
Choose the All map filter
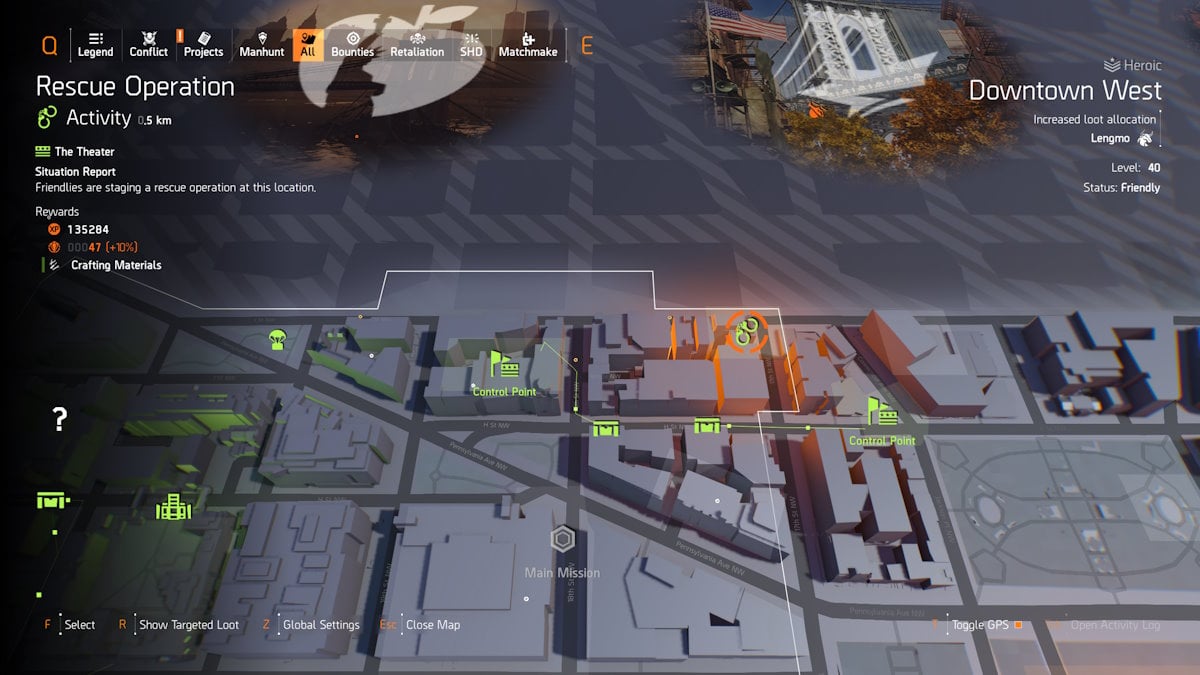coord(308,44)
